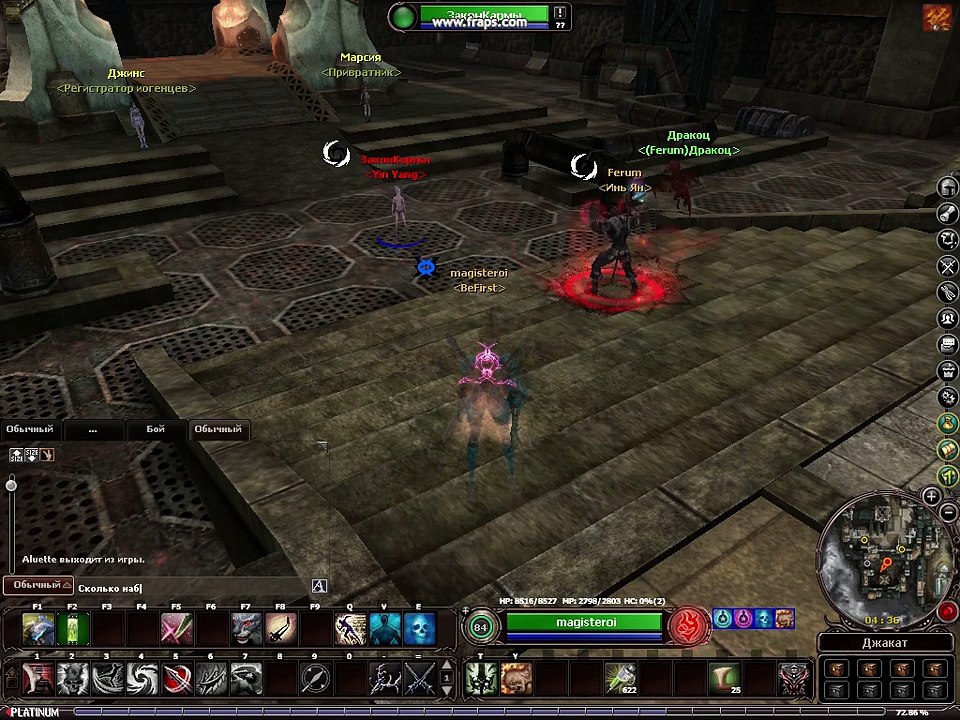Activate the white spiral skill in slot 4

click(141, 678)
